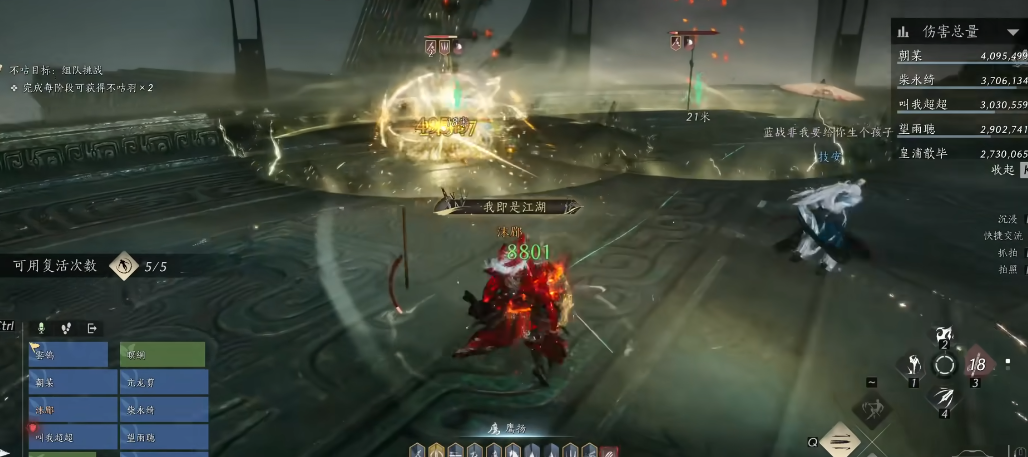Click the 可用复活次数 revive counter icon
Image resolution: width=1028 pixels, height=457 pixels.
[x=124, y=266]
